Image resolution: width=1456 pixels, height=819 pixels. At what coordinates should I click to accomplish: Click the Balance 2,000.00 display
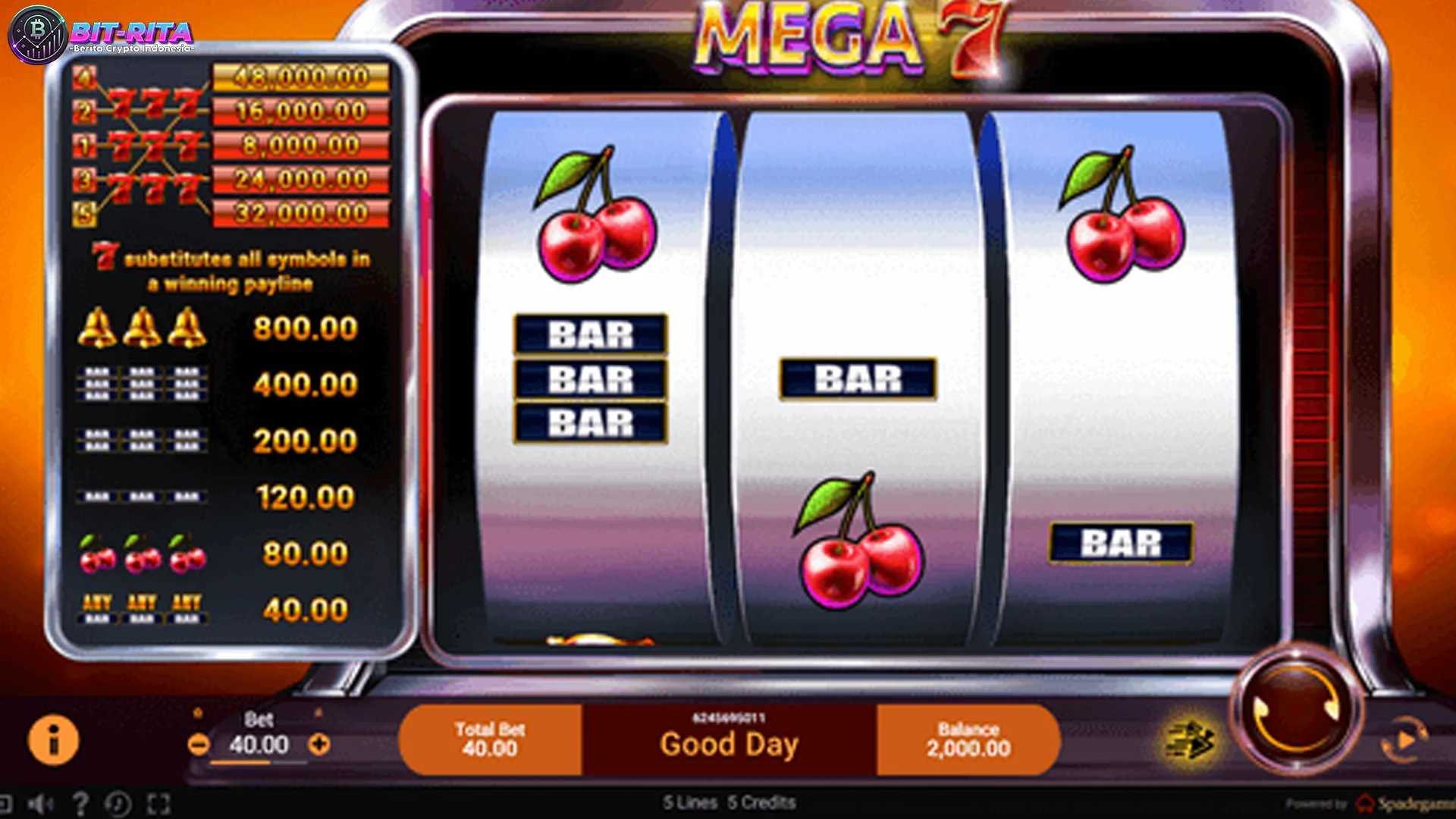pyautogui.click(x=967, y=739)
